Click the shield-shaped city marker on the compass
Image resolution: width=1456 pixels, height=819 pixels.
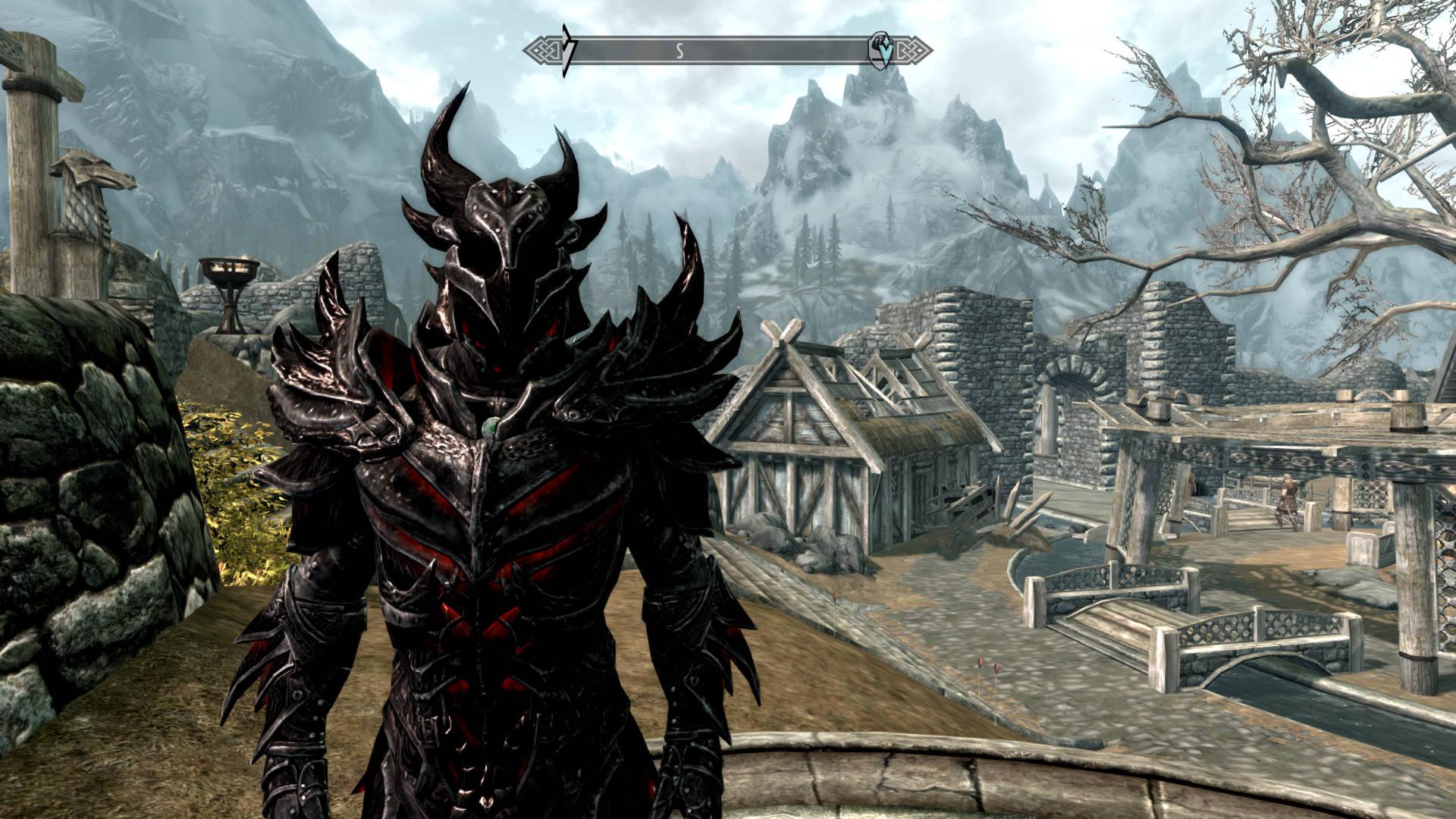click(x=880, y=49)
